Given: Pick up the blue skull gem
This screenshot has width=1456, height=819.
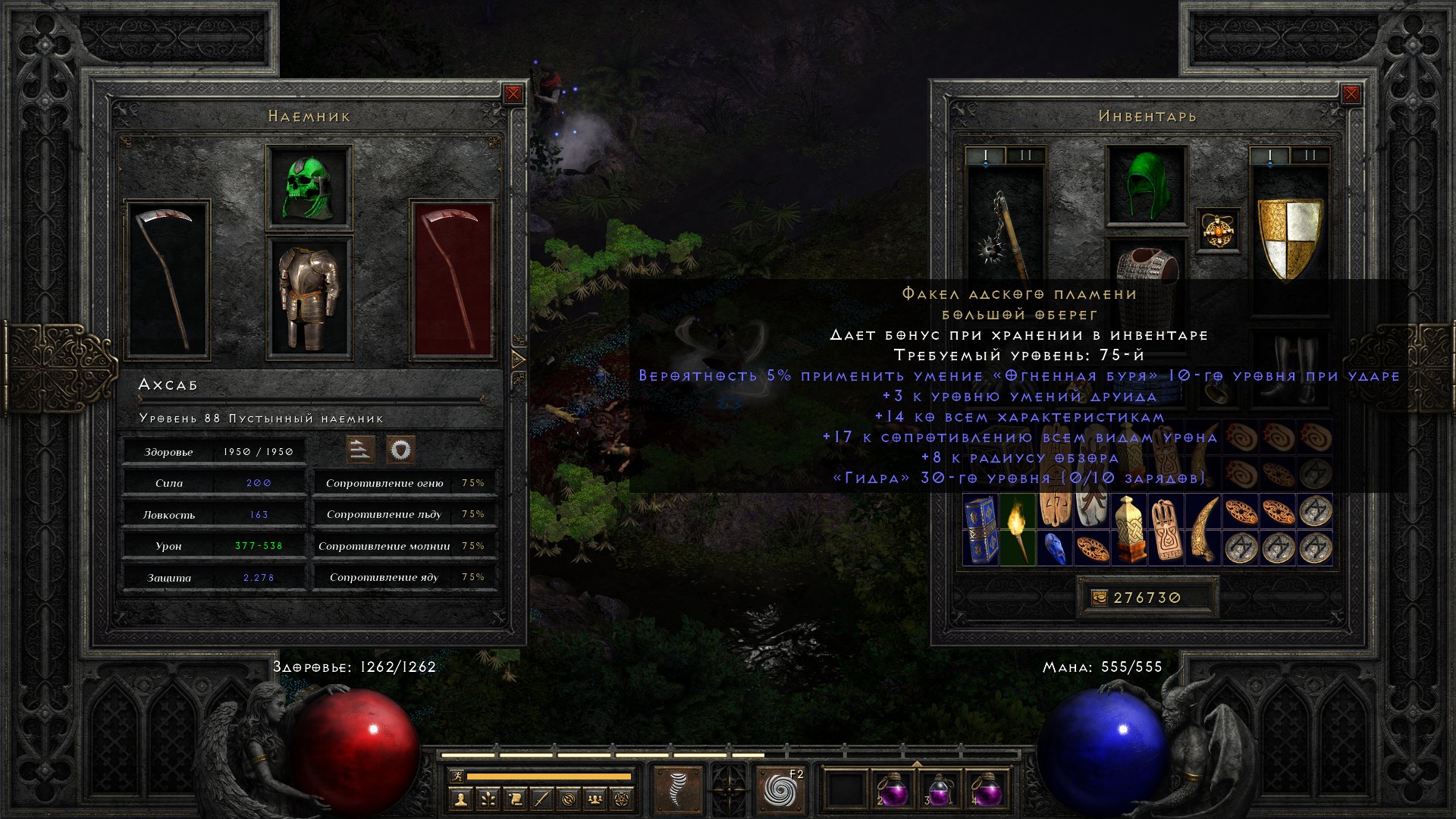Looking at the screenshot, I should point(1054,548).
